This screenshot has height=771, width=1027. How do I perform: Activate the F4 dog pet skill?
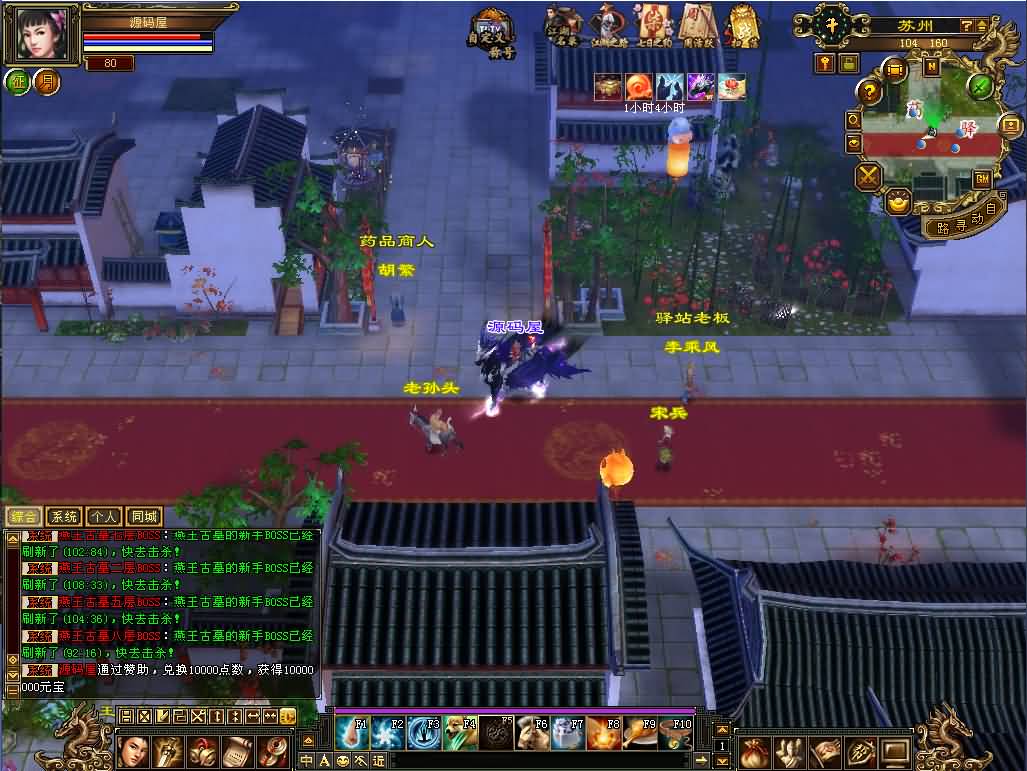(x=458, y=733)
